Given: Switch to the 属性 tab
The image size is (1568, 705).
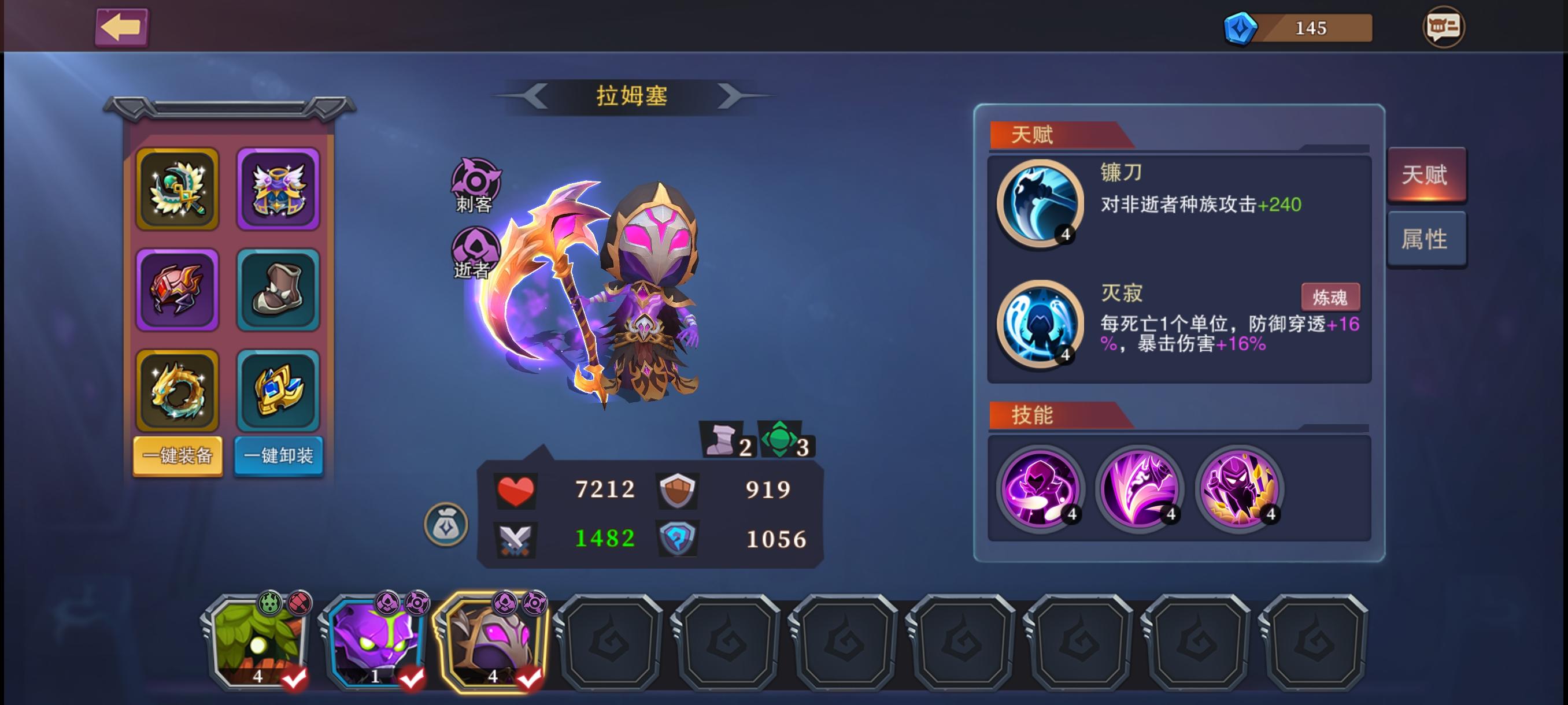Looking at the screenshot, I should pyautogui.click(x=1428, y=239).
